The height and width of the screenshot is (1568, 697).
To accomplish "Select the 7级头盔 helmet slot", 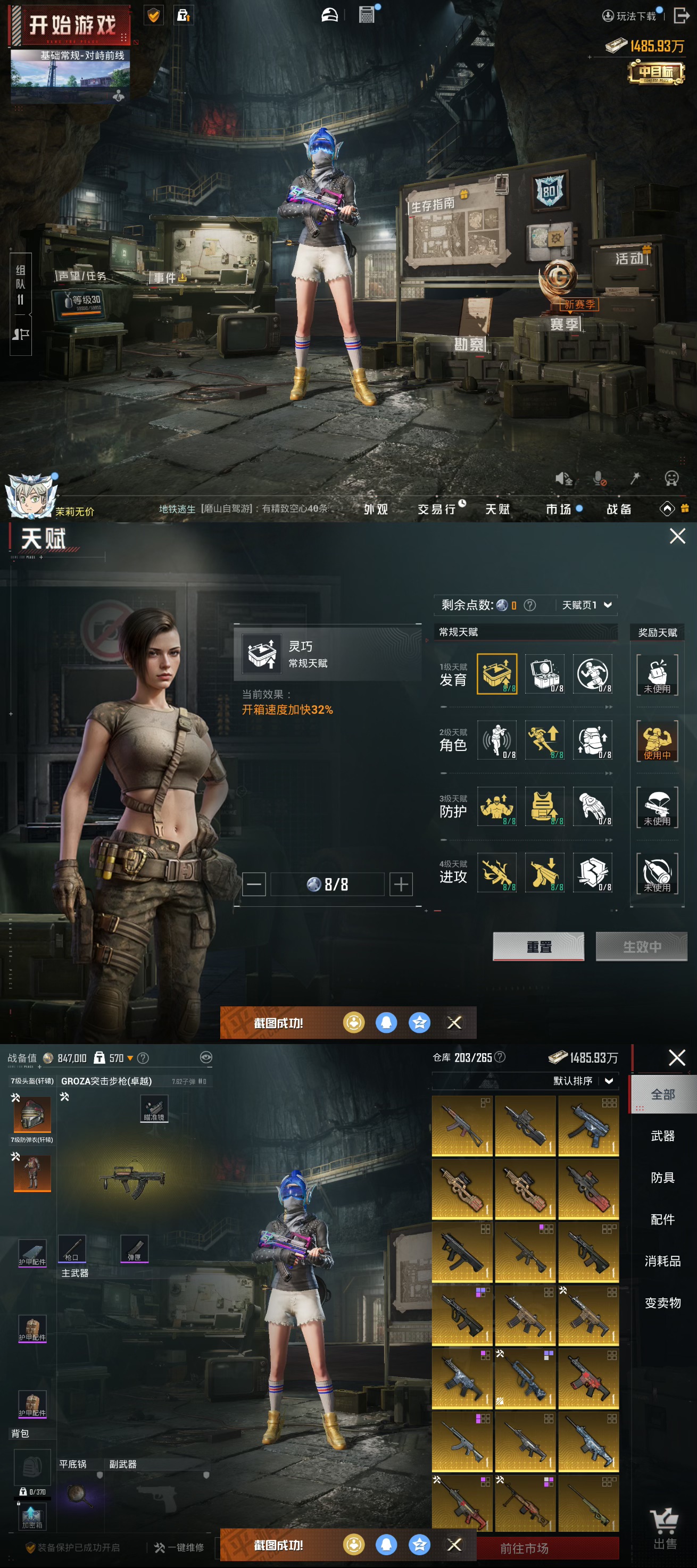I will (32, 1114).
